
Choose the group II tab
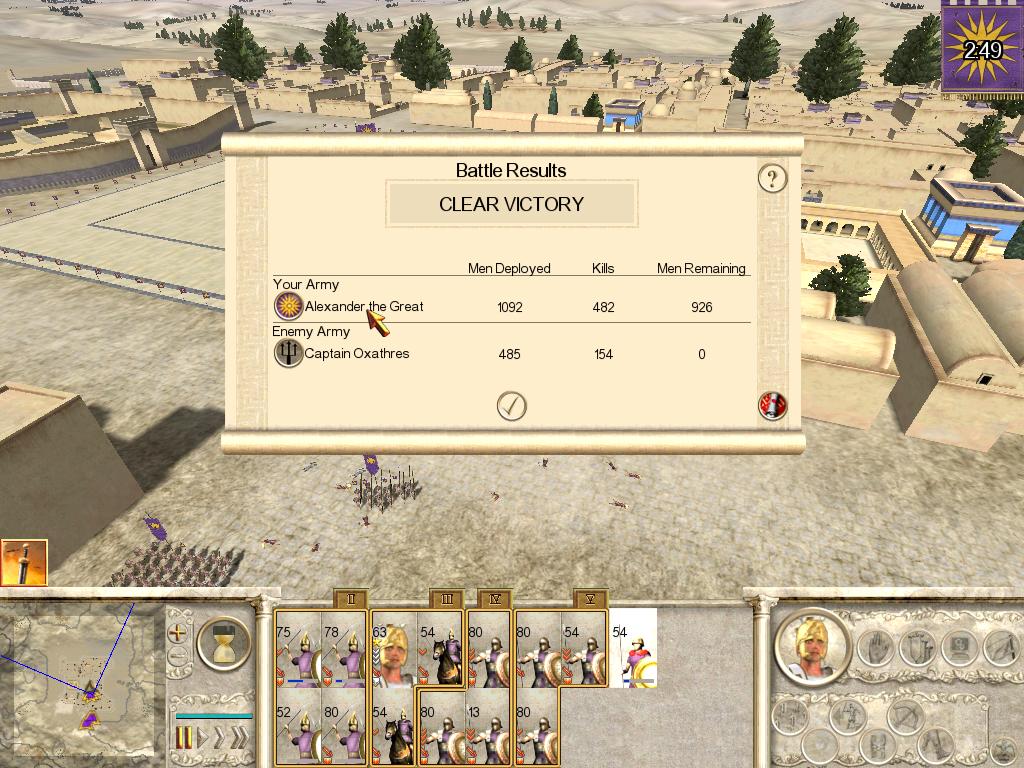[350, 599]
